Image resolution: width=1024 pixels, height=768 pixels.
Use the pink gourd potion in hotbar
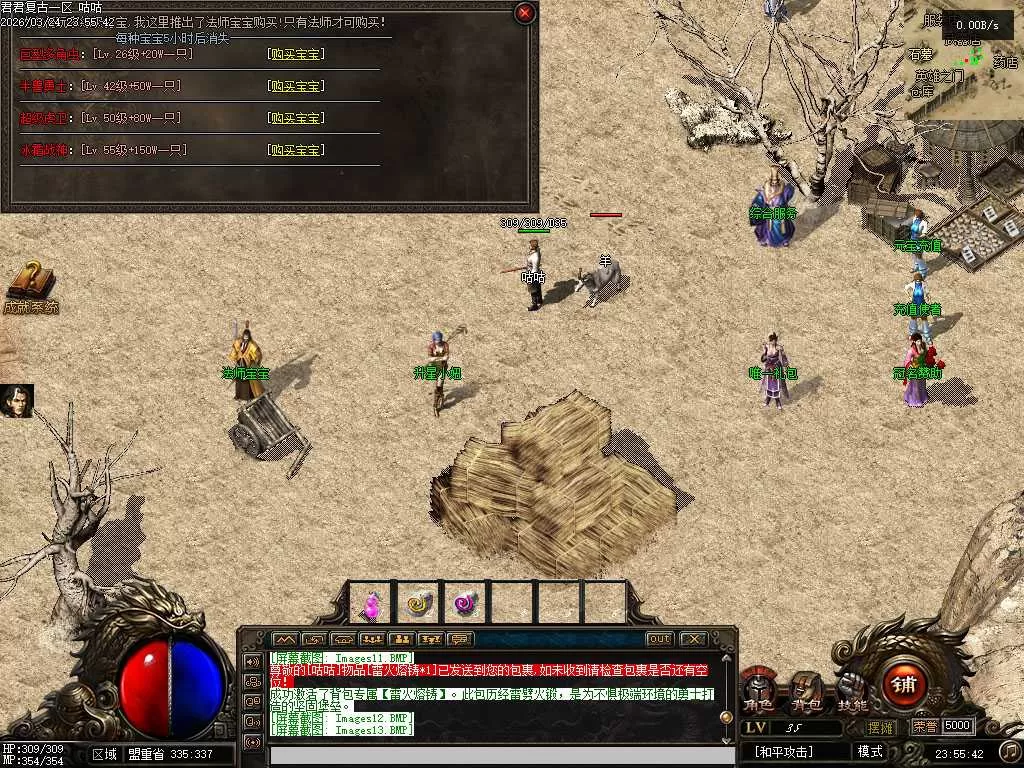pos(371,604)
